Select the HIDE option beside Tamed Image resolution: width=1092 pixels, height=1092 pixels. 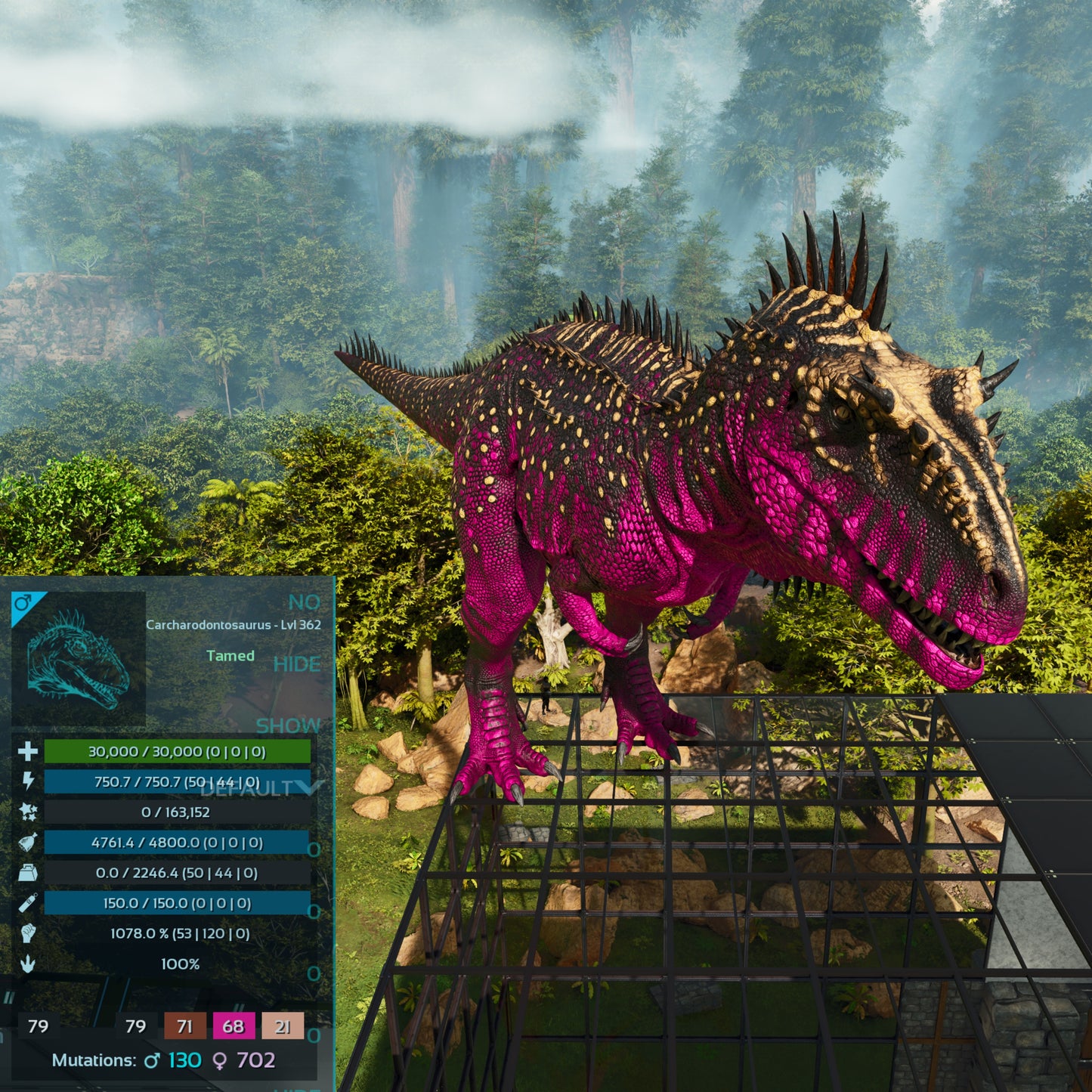[x=297, y=664]
